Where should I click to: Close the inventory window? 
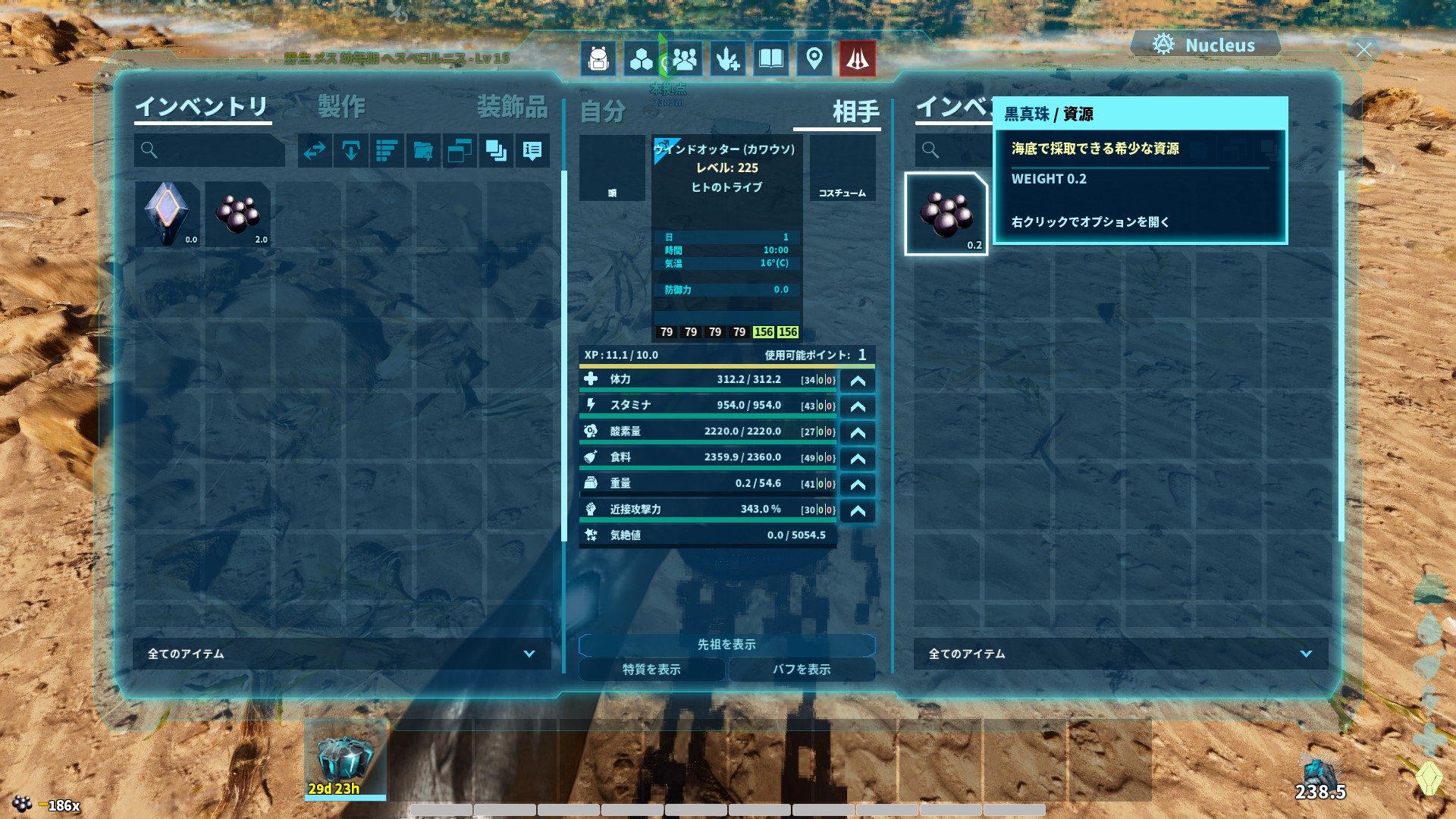point(1363,51)
